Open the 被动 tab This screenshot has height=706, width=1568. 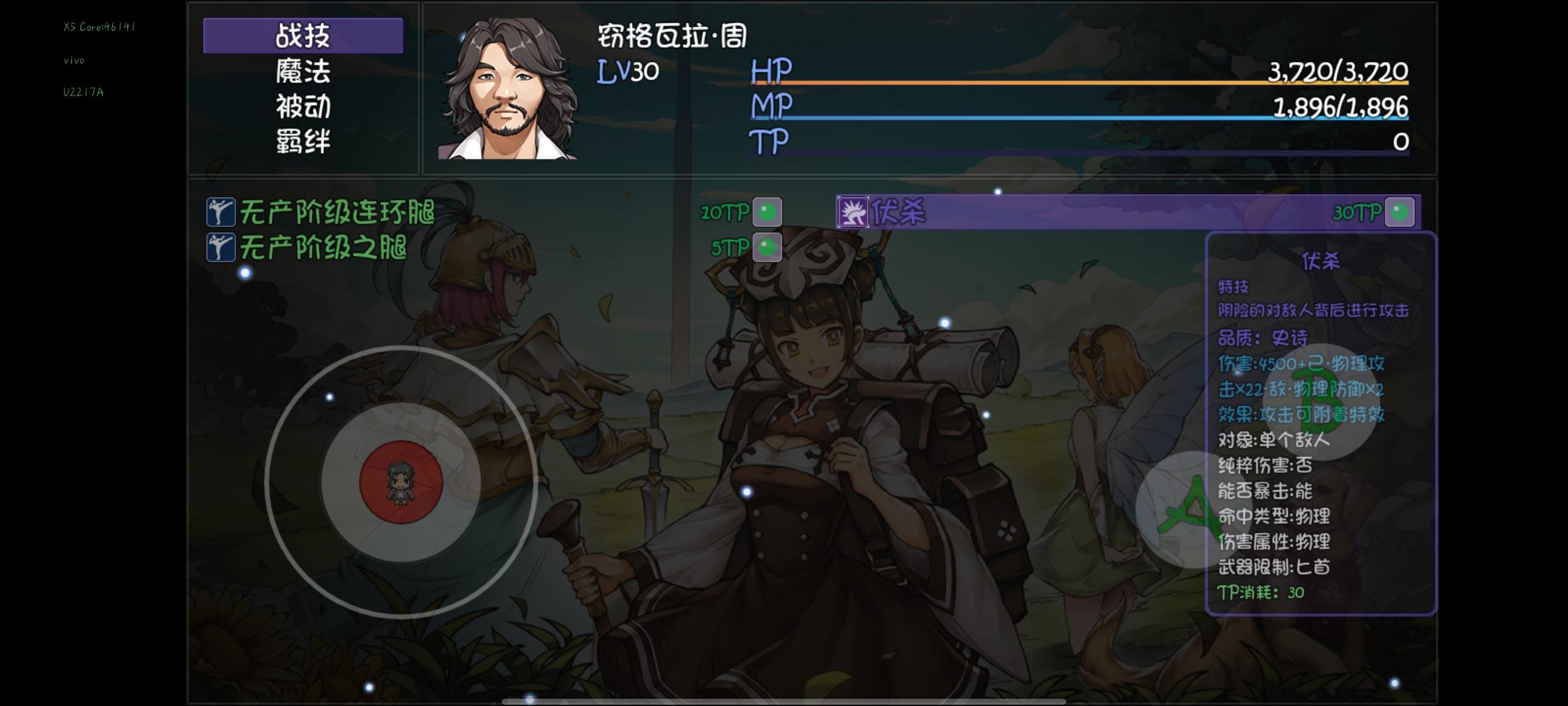pos(302,108)
